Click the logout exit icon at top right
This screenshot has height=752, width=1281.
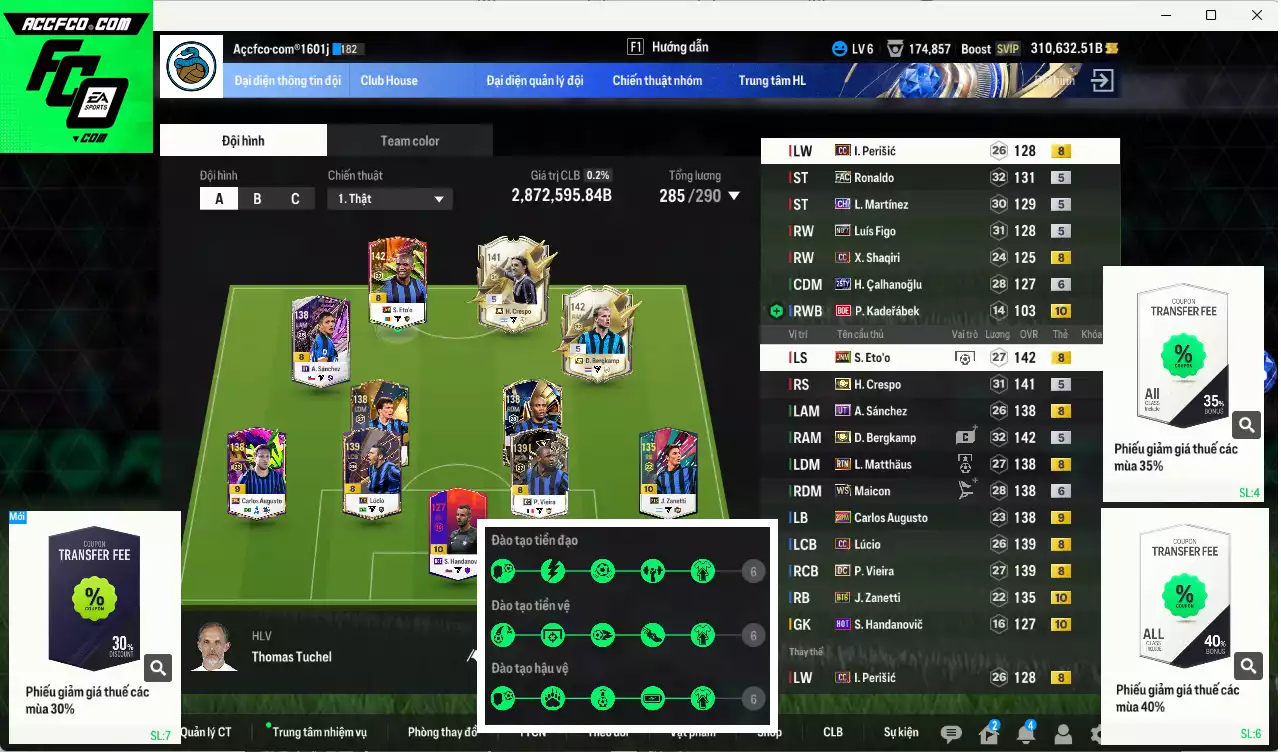coord(1101,80)
